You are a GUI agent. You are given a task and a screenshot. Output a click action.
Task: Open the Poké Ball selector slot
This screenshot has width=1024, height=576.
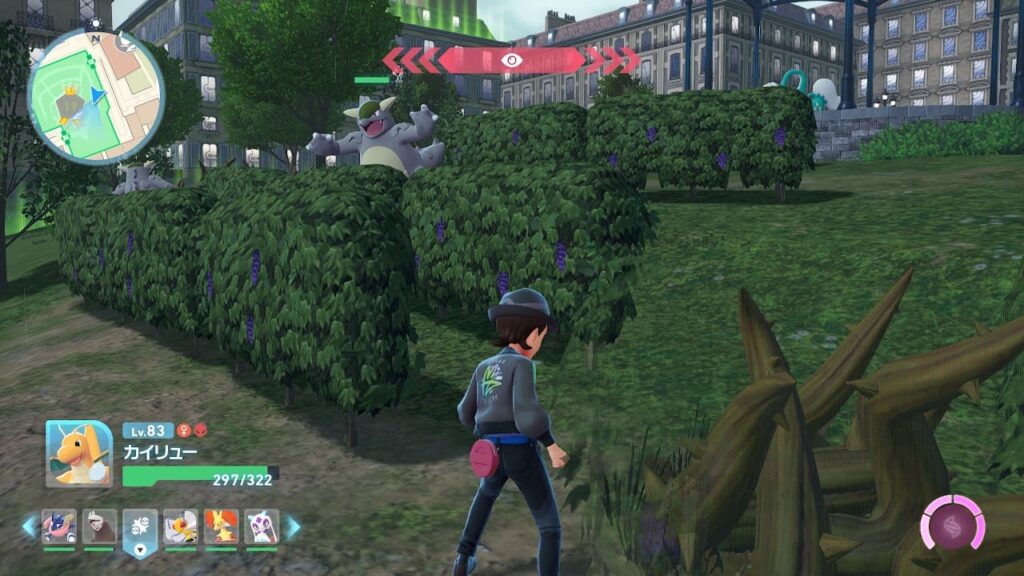(140, 528)
